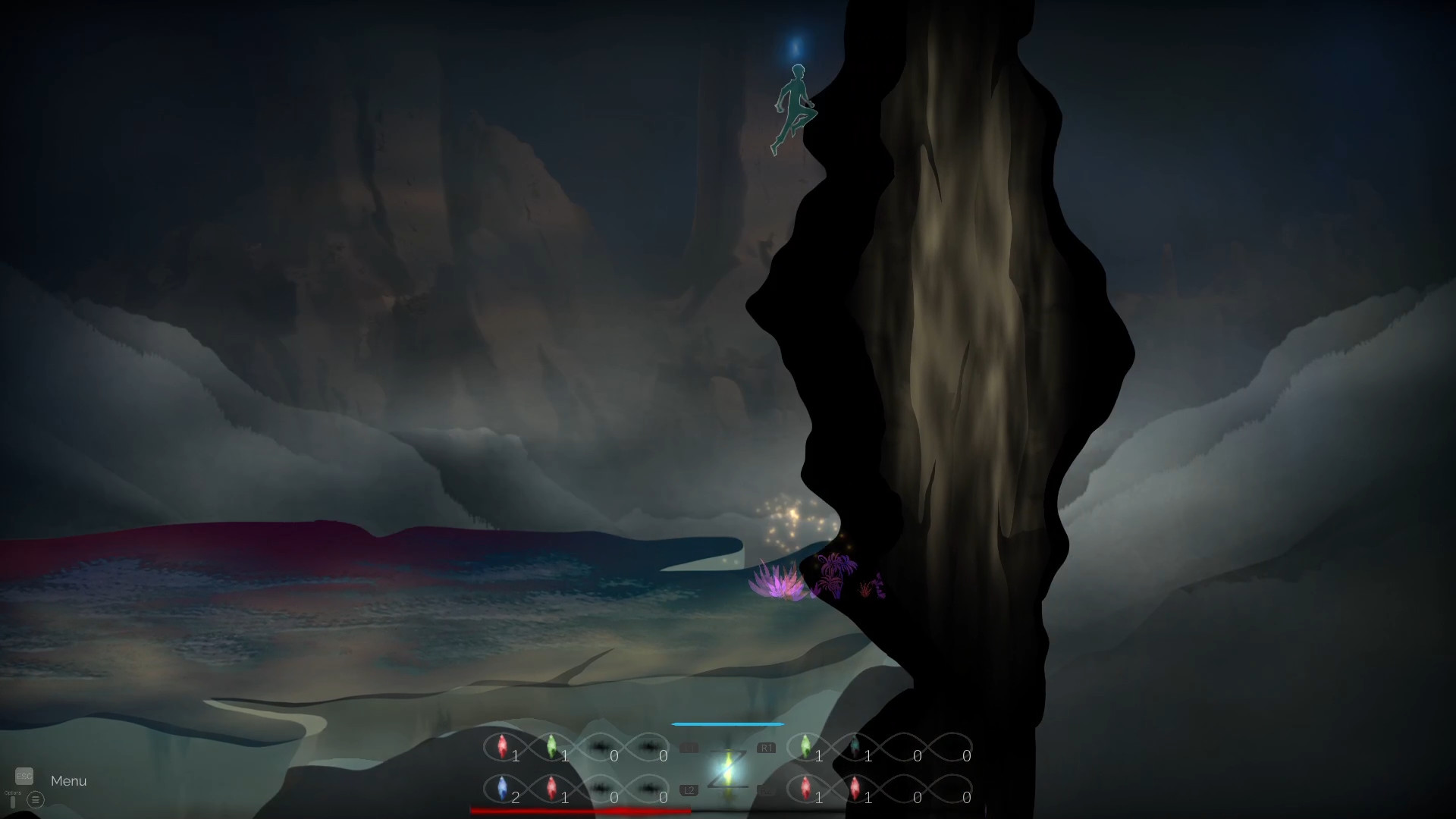Open the Menu via its label

[67, 780]
